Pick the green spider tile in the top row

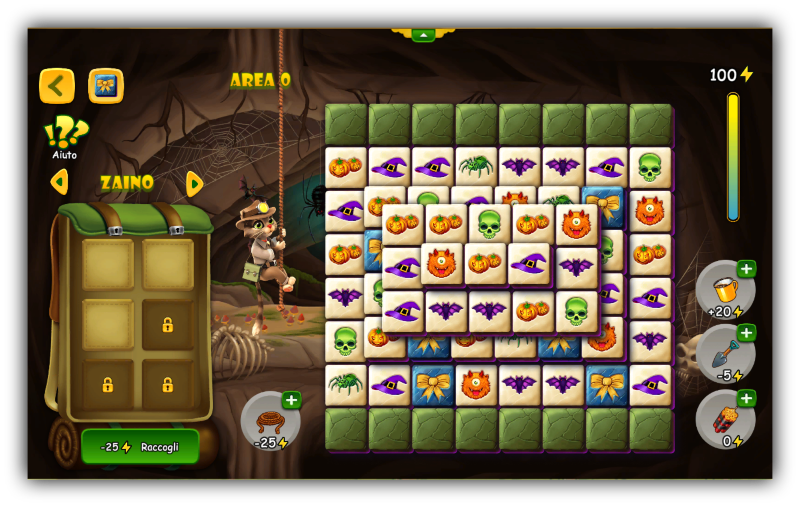(x=476, y=166)
